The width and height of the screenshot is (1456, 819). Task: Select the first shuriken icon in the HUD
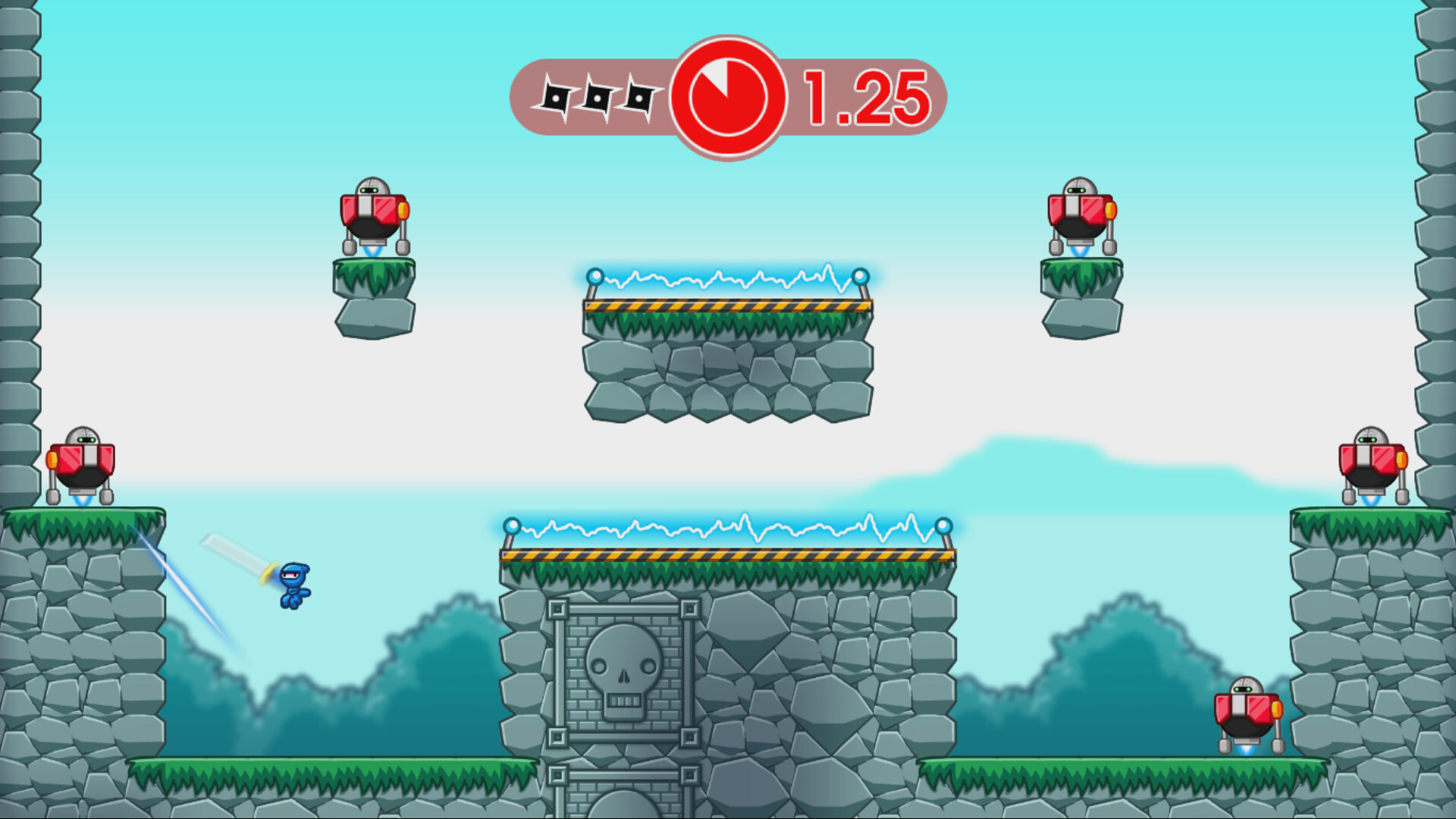[x=557, y=96]
